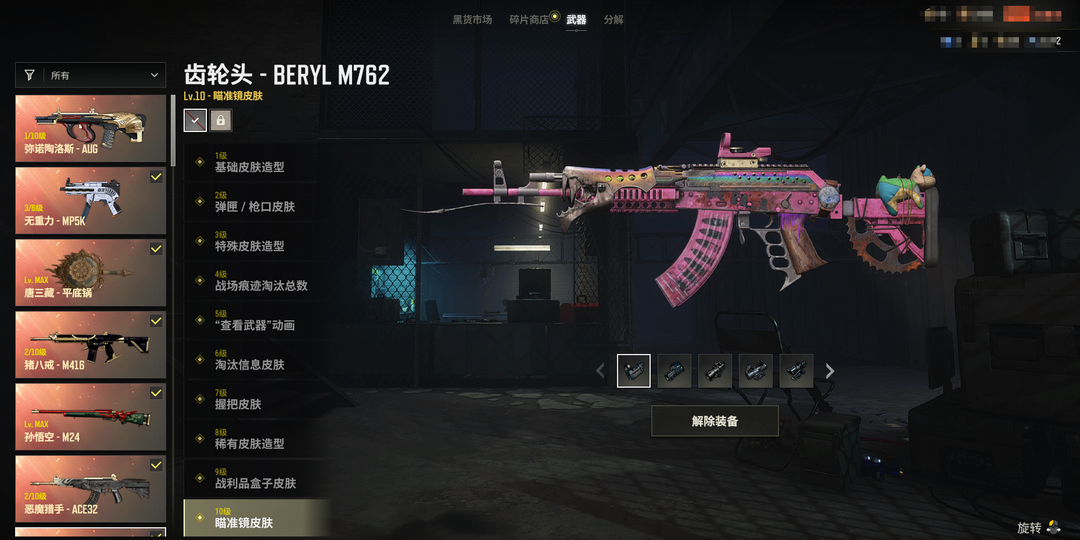Select the 唐三藏 平底锅 skin
Viewport: 1080px width, 540px height.
pyautogui.click(x=91, y=273)
